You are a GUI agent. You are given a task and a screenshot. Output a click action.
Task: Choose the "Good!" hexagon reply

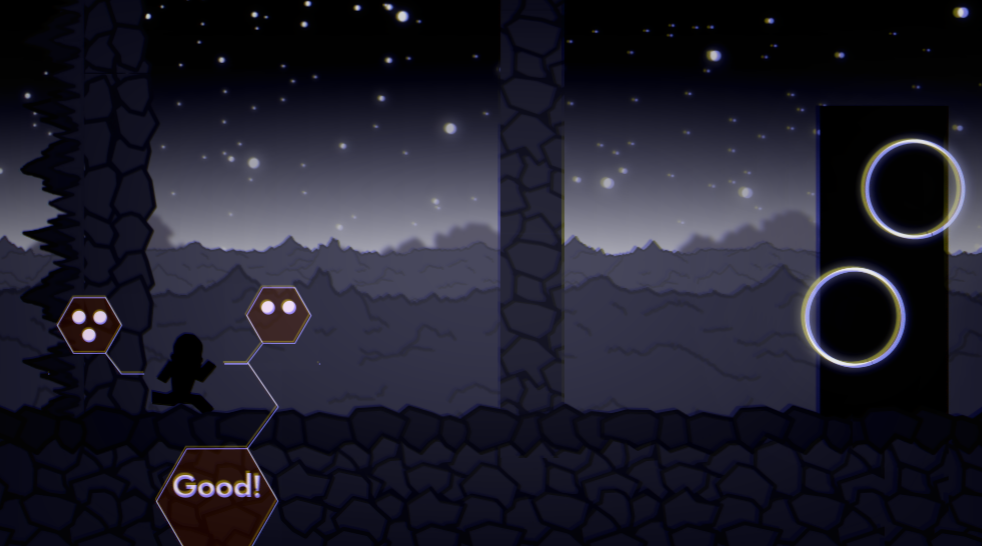pos(217,490)
